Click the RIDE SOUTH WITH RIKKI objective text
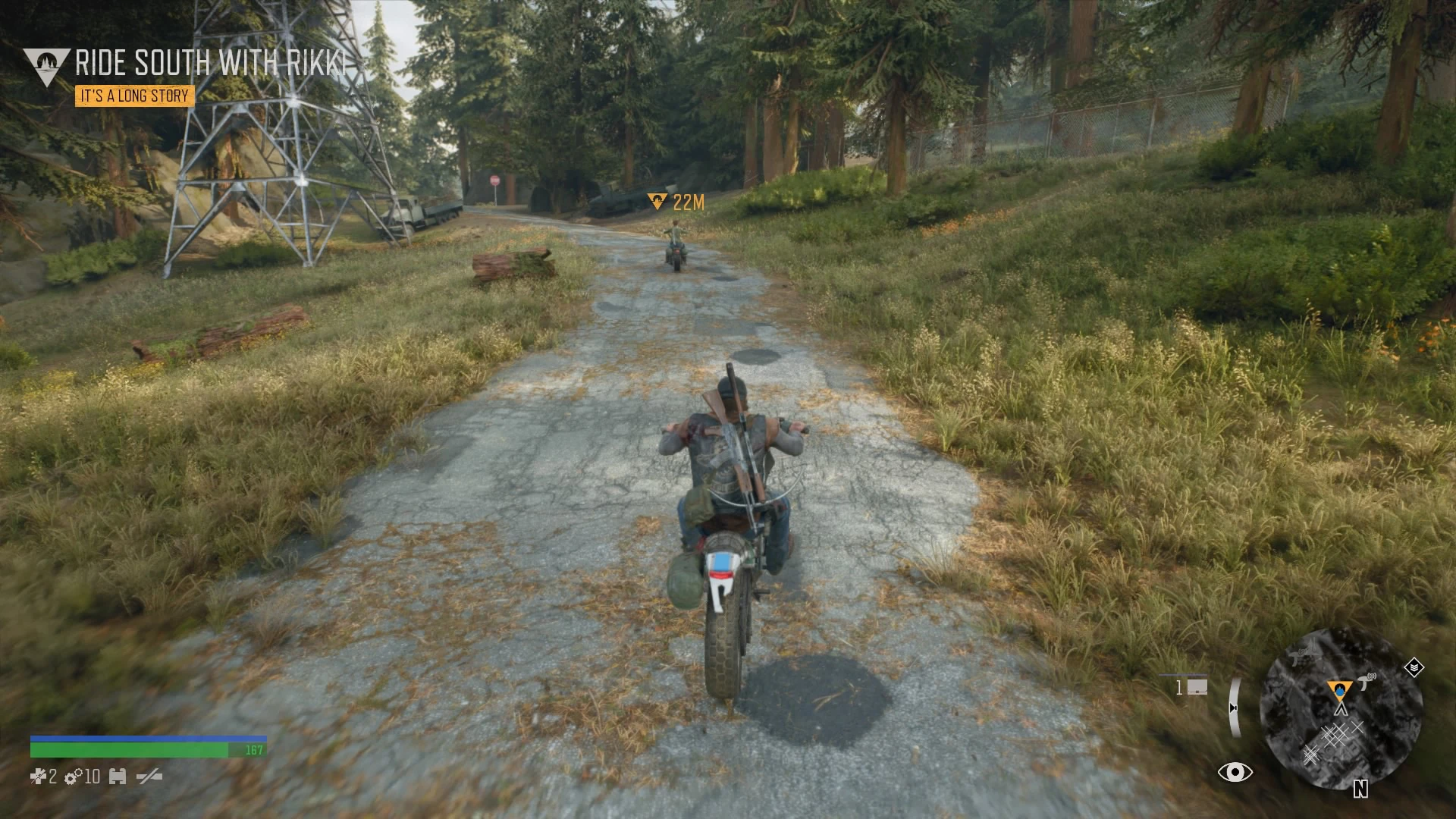 pyautogui.click(x=212, y=64)
